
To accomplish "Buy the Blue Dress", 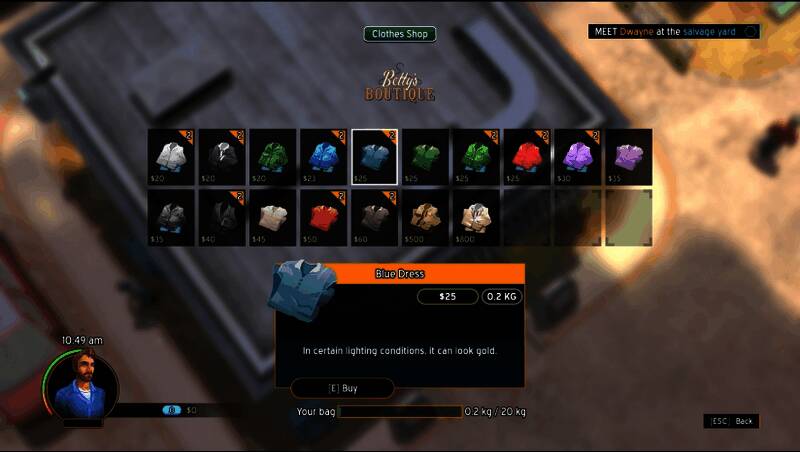I will pyautogui.click(x=342, y=388).
